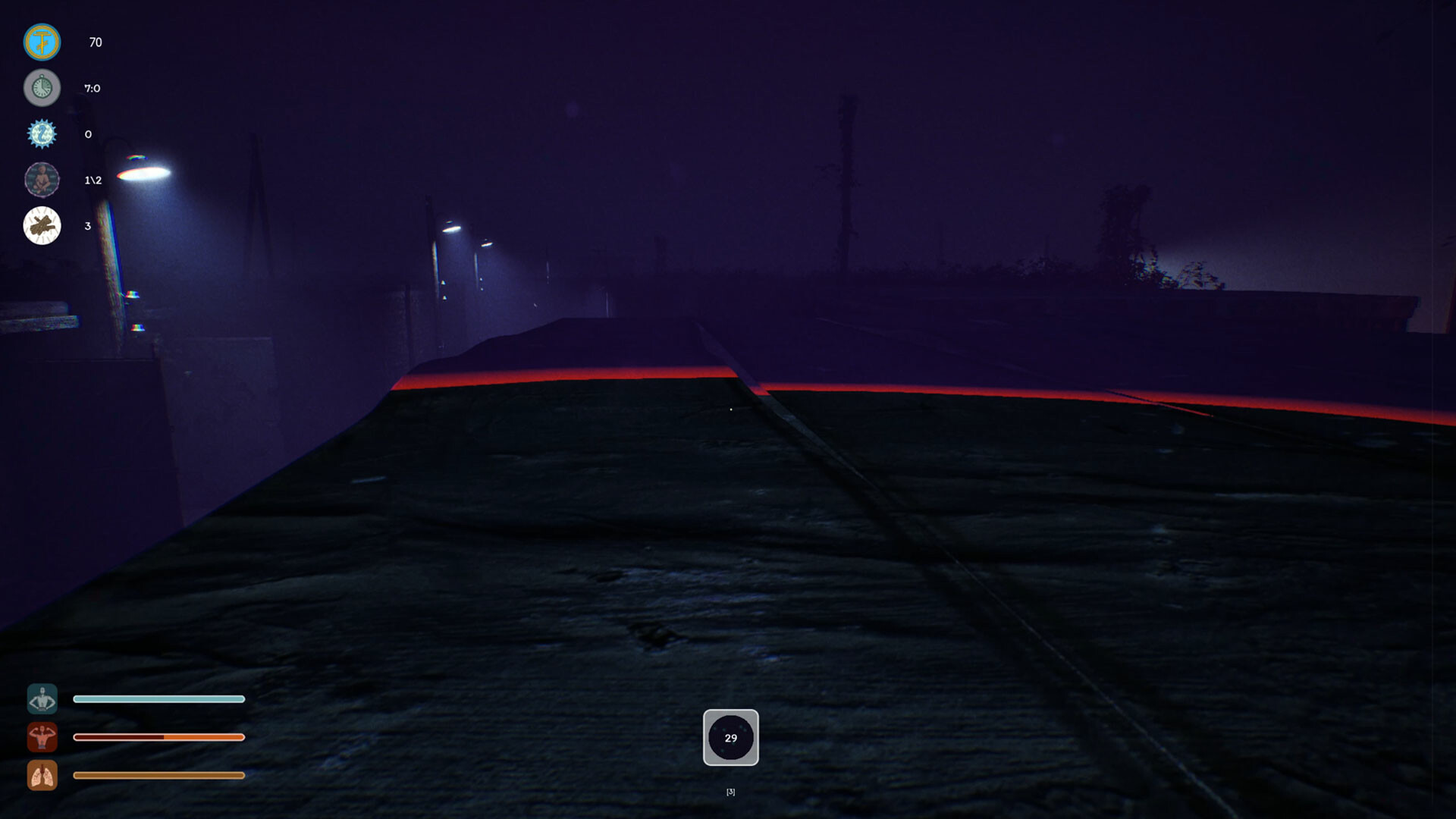Image resolution: width=1456 pixels, height=819 pixels.
Task: Toggle the time display reading 7:0
Action: [x=93, y=88]
